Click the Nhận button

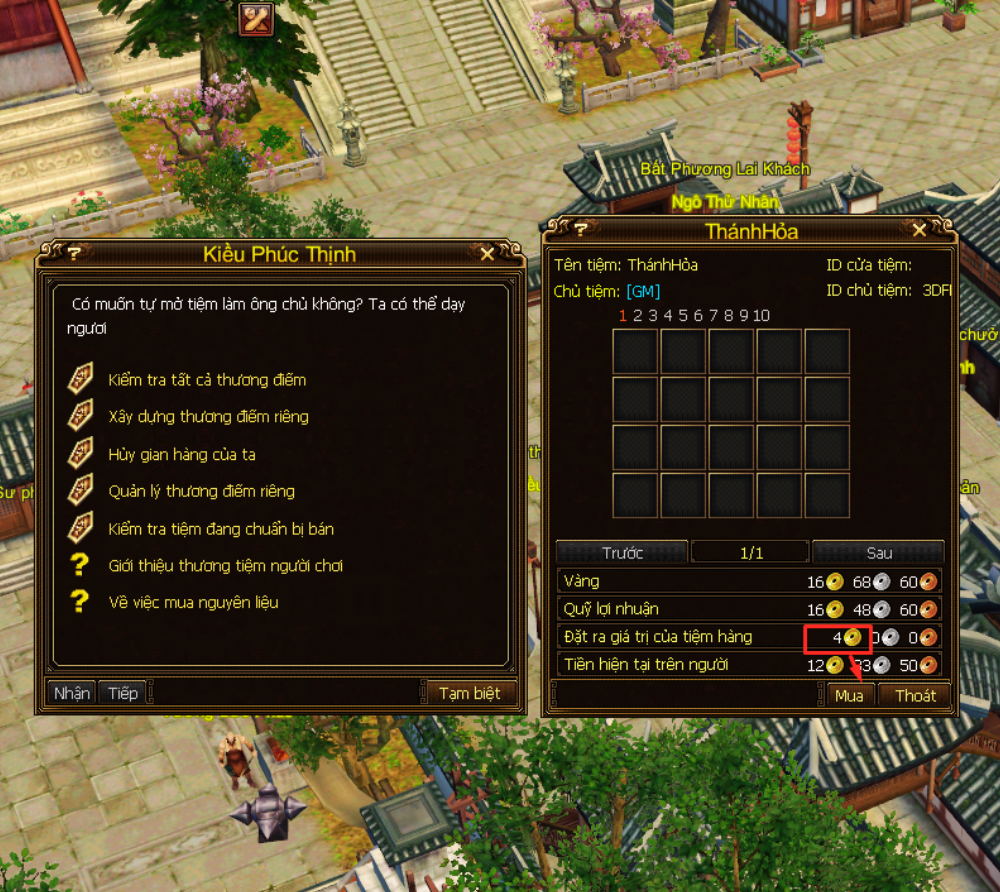point(71,693)
